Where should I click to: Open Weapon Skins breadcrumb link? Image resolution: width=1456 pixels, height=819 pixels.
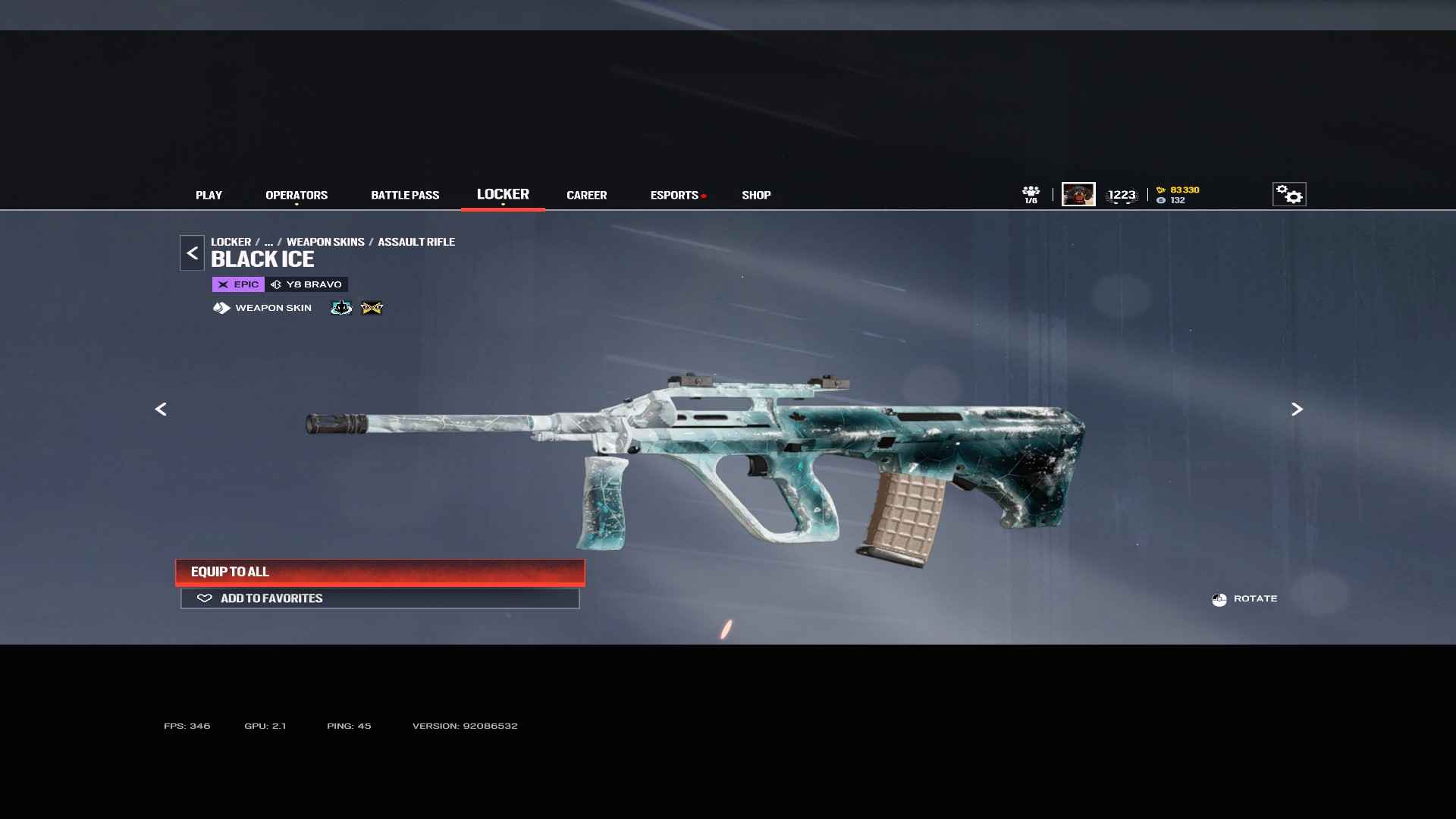(x=325, y=242)
